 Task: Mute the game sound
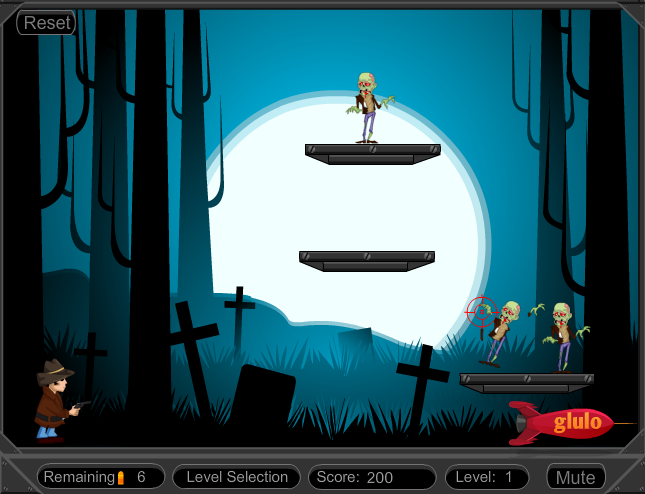pyautogui.click(x=575, y=477)
